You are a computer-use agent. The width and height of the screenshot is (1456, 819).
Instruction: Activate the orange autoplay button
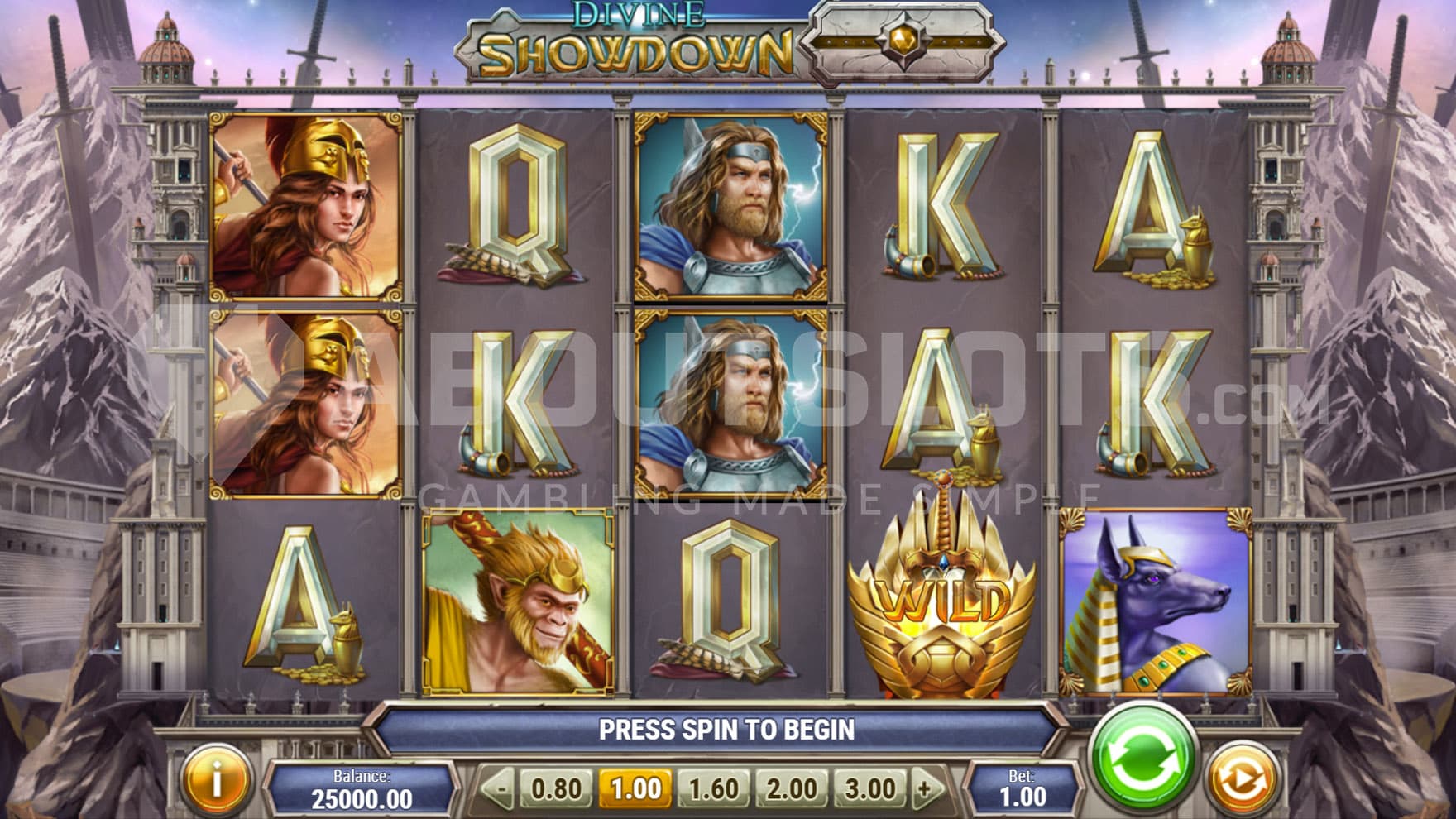click(1238, 778)
